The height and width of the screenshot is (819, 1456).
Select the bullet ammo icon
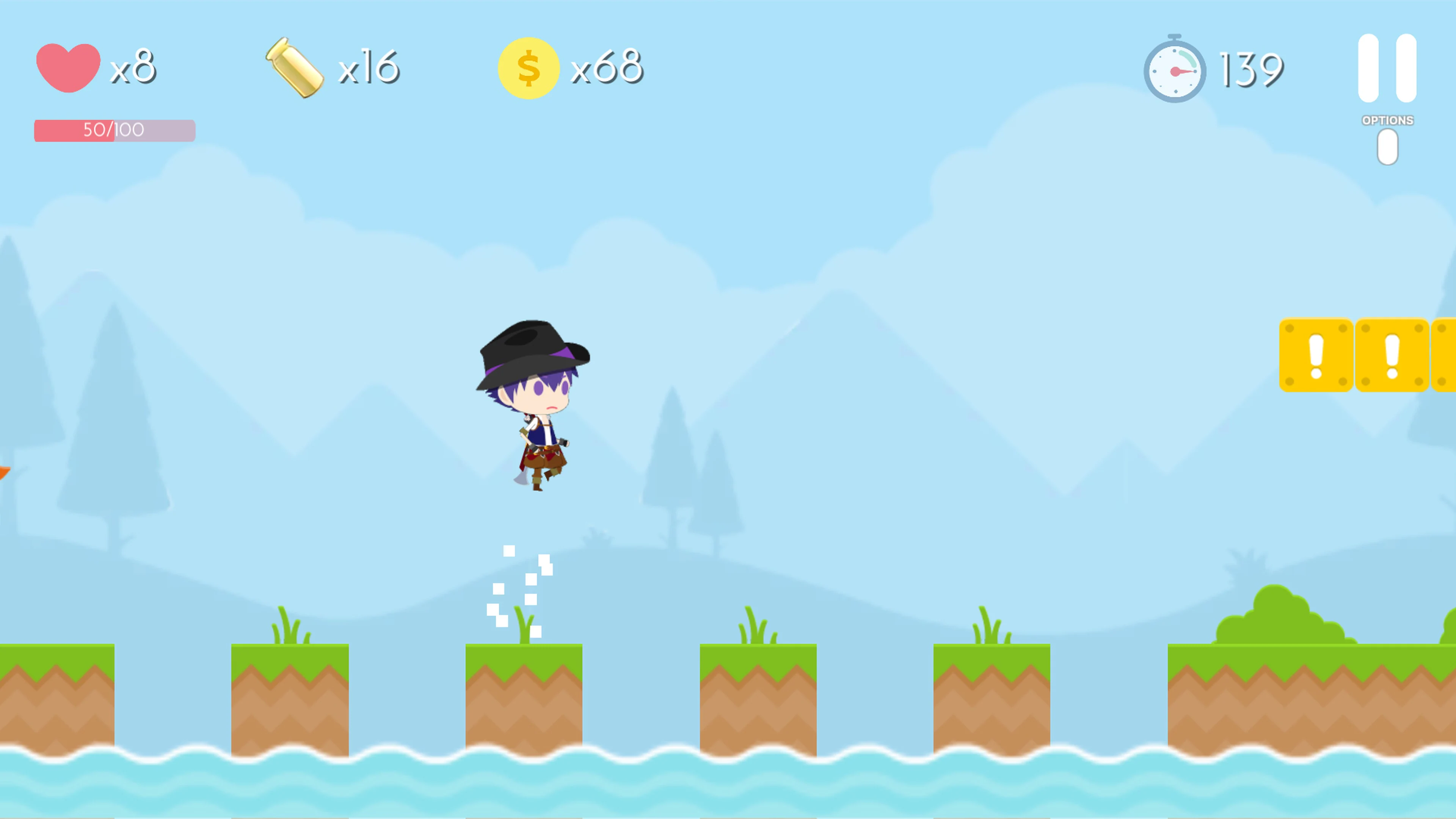click(x=295, y=67)
